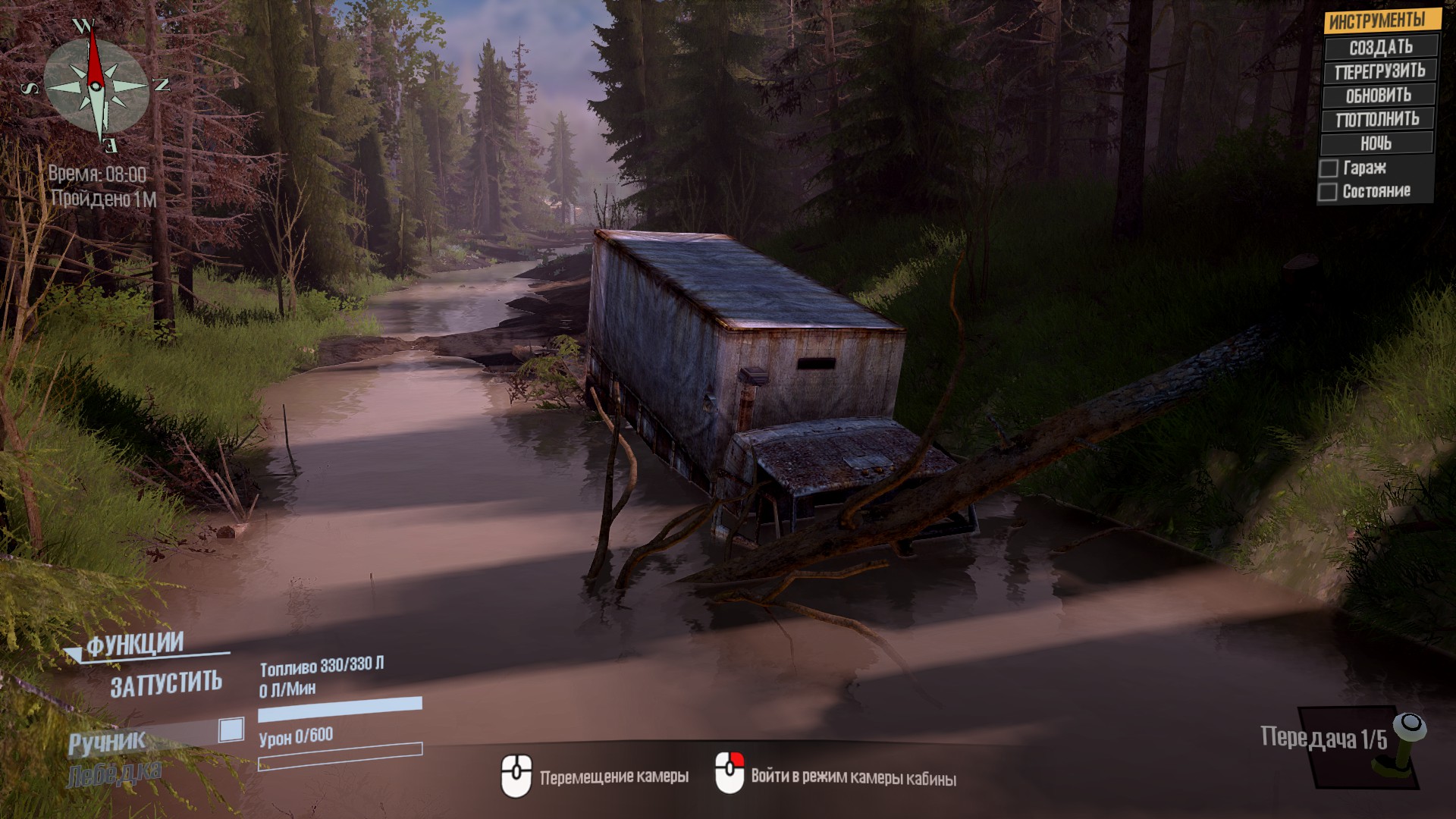Toggle the Ручник handbrake checkbox
Screen dimensions: 1456x819
click(231, 730)
